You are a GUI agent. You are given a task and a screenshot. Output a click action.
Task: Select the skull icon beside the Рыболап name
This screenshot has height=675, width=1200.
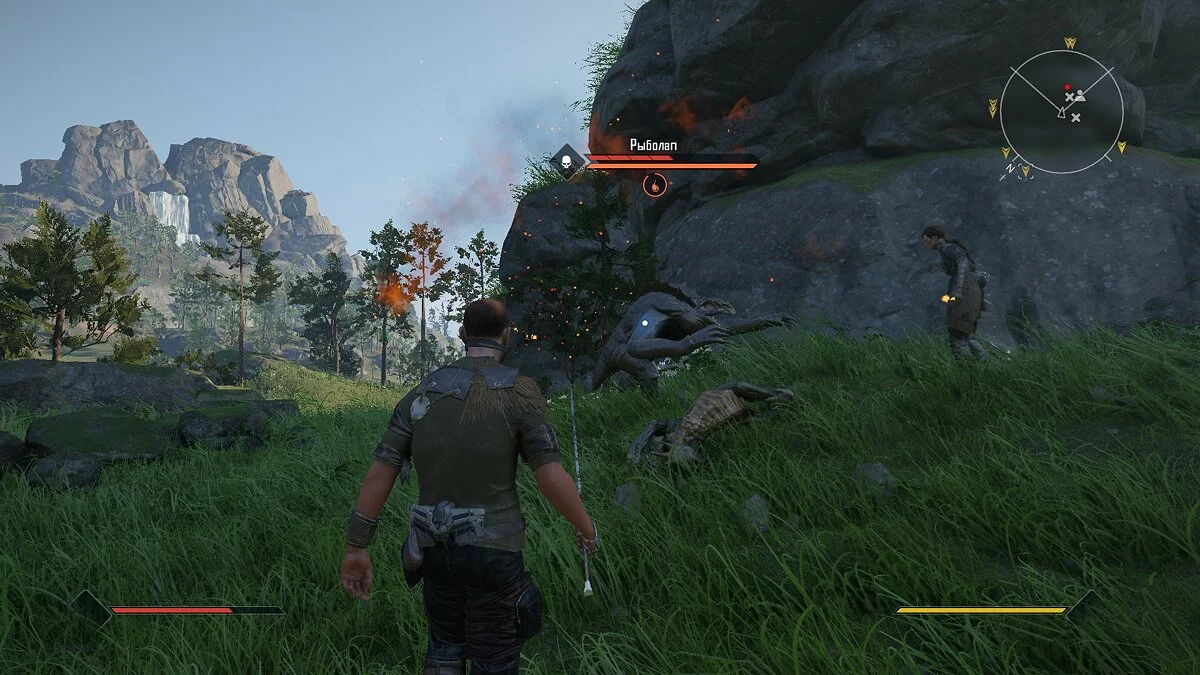567,161
